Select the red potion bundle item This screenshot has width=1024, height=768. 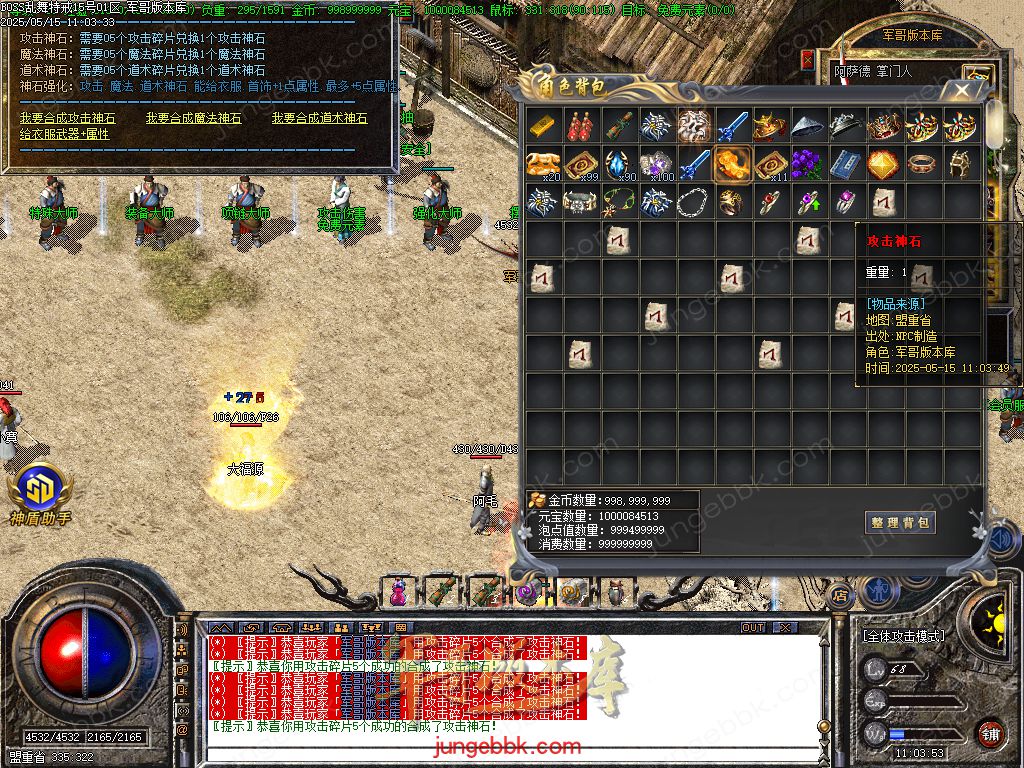(582, 126)
